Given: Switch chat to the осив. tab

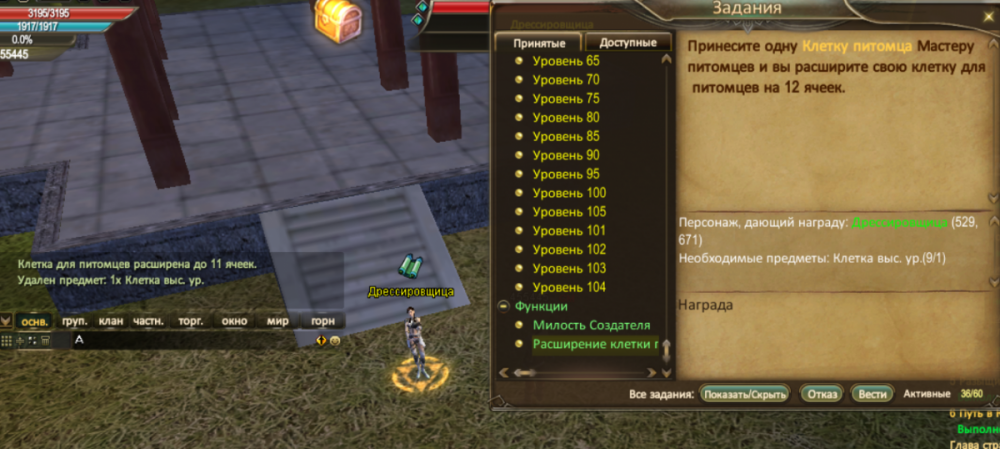Looking at the screenshot, I should (35, 321).
